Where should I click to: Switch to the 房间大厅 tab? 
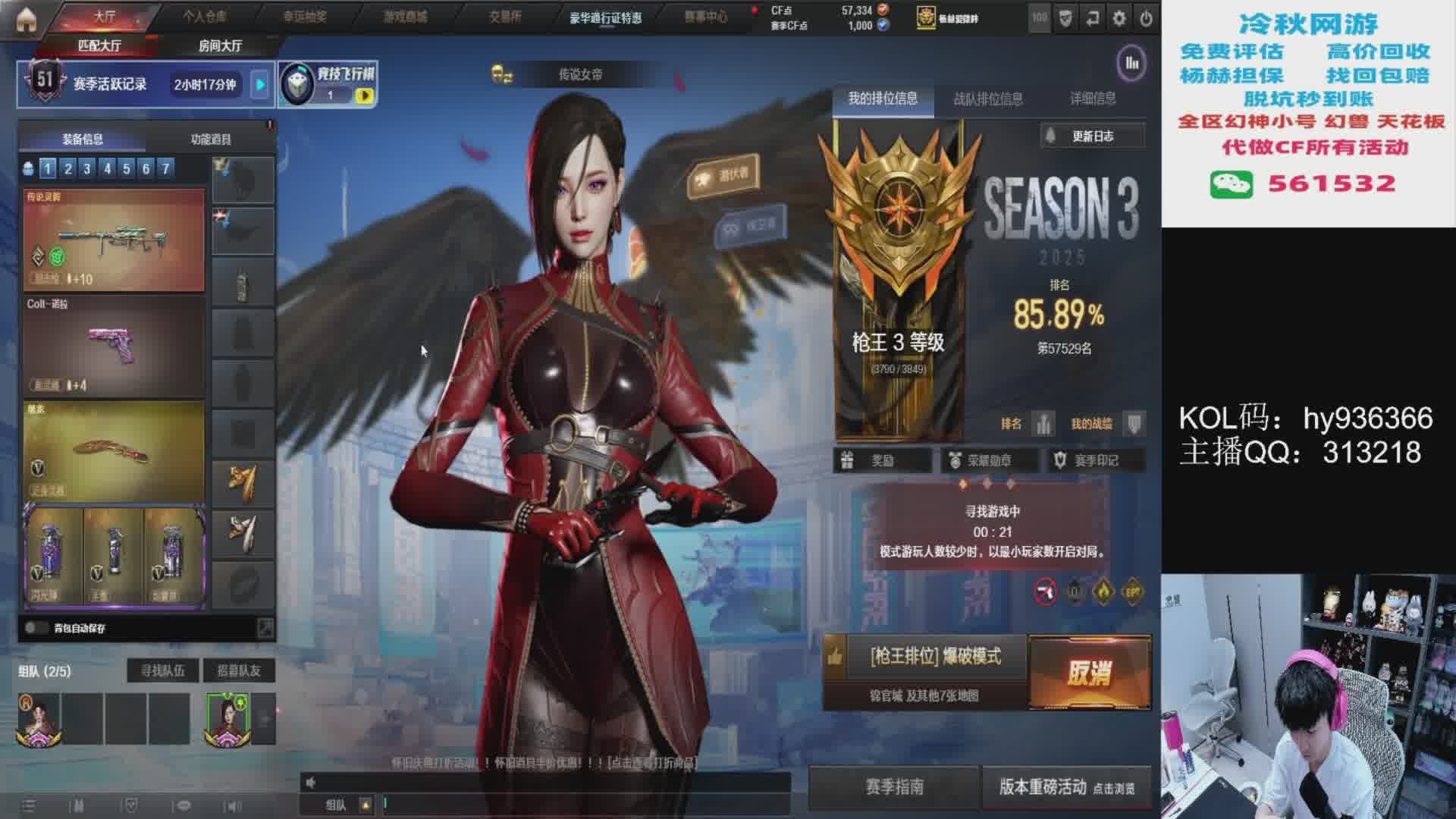tap(220, 46)
